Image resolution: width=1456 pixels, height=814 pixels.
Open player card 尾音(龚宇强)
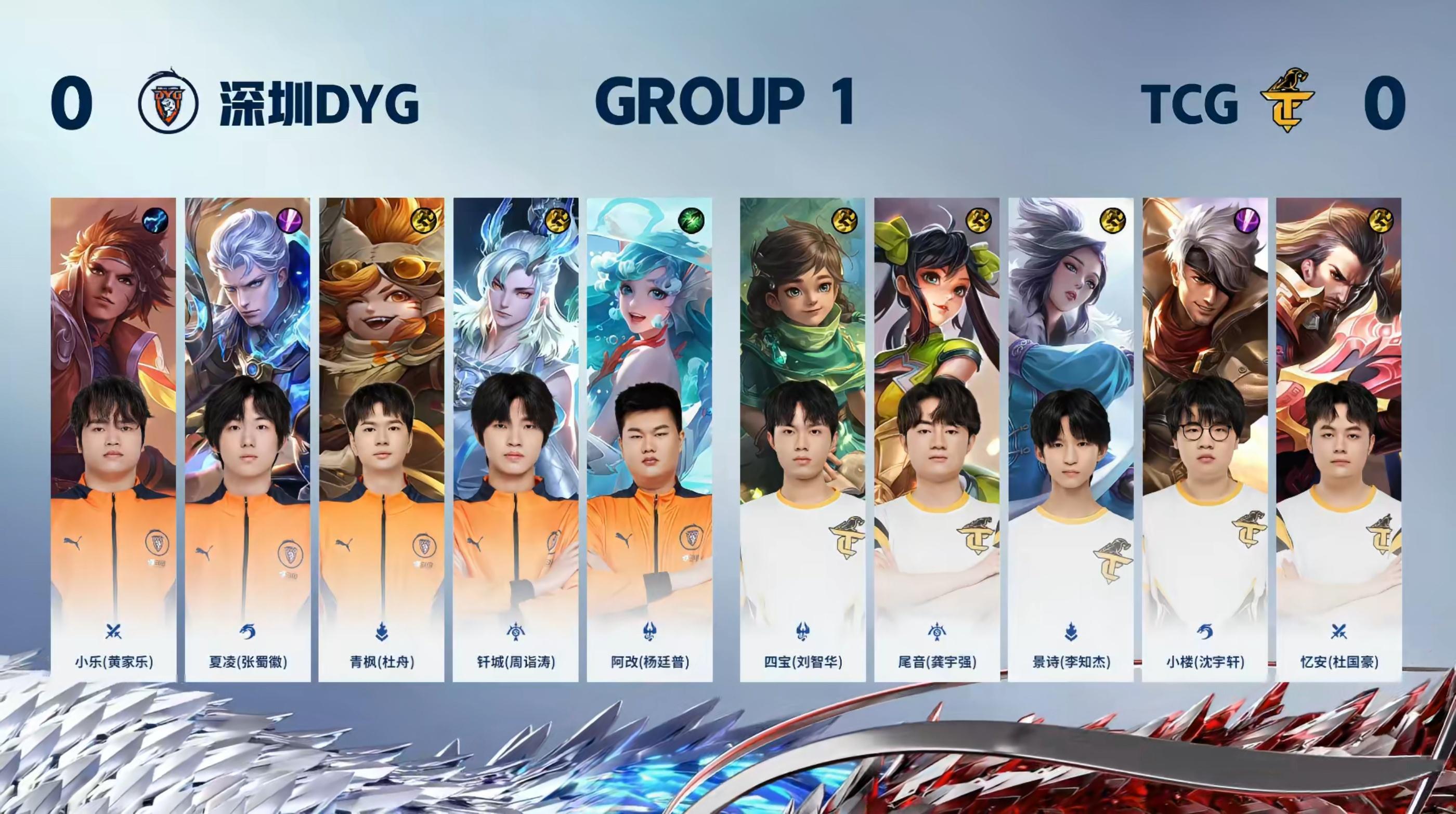[x=937, y=439]
